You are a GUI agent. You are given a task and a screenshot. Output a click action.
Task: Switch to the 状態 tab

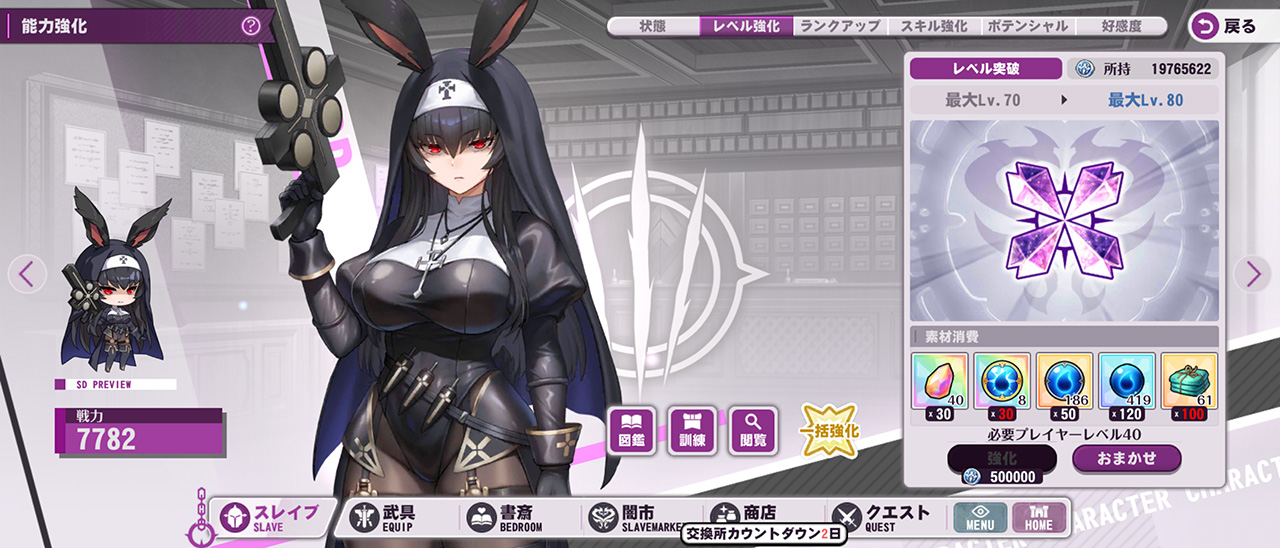(652, 26)
